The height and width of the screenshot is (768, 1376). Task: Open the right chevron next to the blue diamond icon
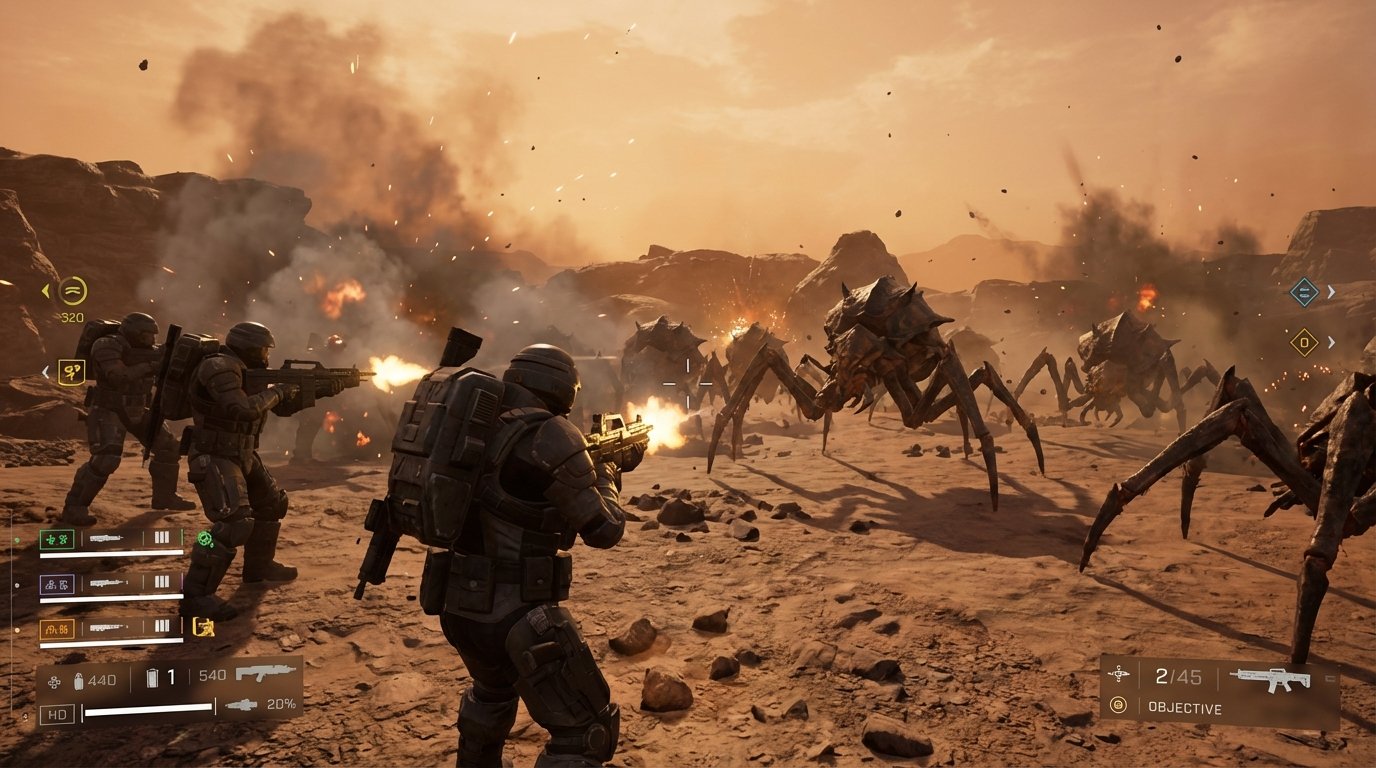click(1330, 291)
